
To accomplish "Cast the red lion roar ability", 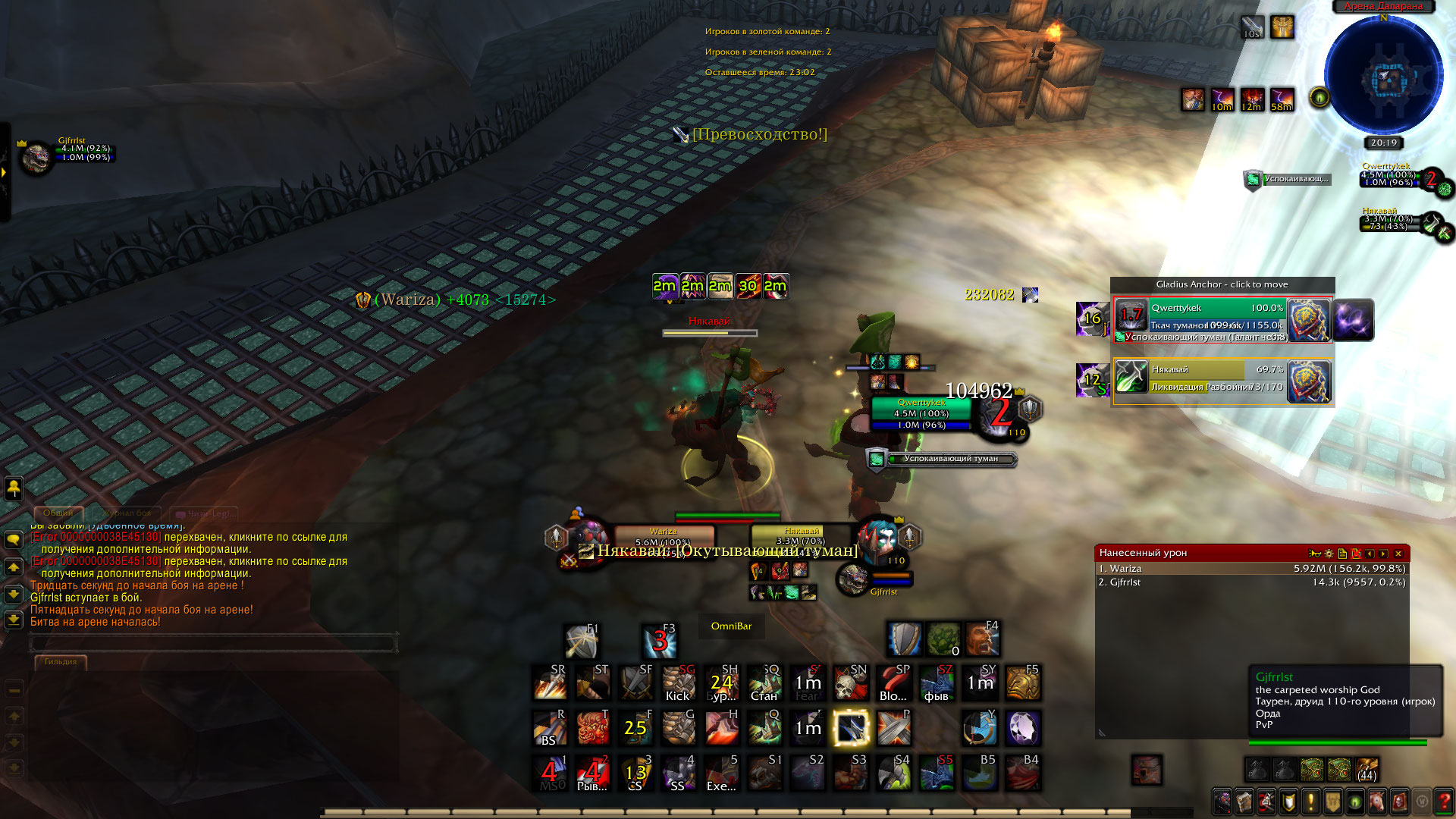I will click(592, 729).
